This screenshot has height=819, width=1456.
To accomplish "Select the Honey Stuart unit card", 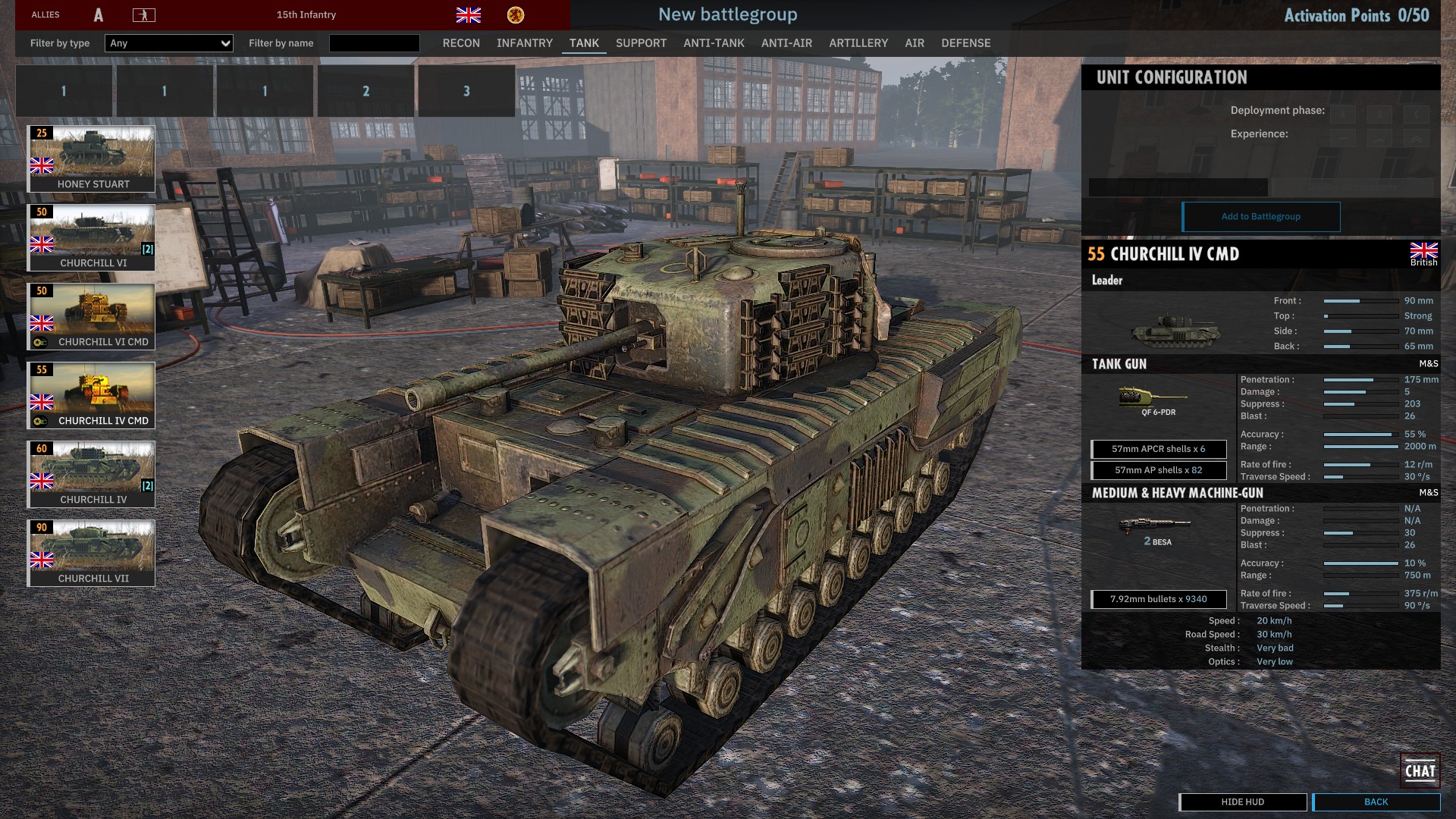I will [91, 158].
